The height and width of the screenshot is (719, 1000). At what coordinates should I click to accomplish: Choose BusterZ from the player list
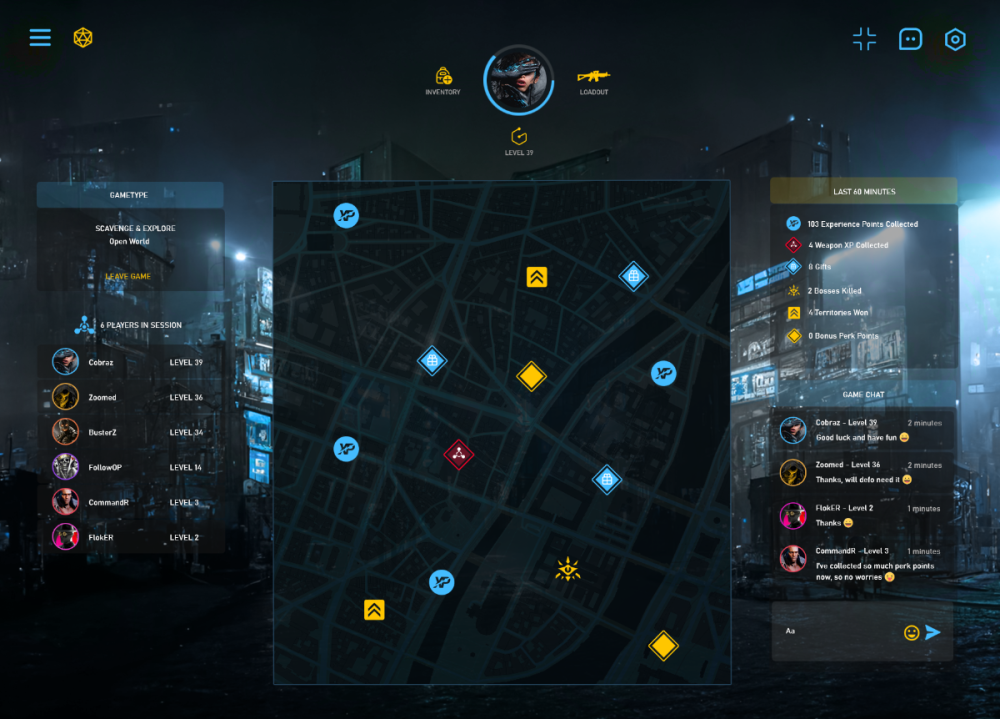pos(130,432)
